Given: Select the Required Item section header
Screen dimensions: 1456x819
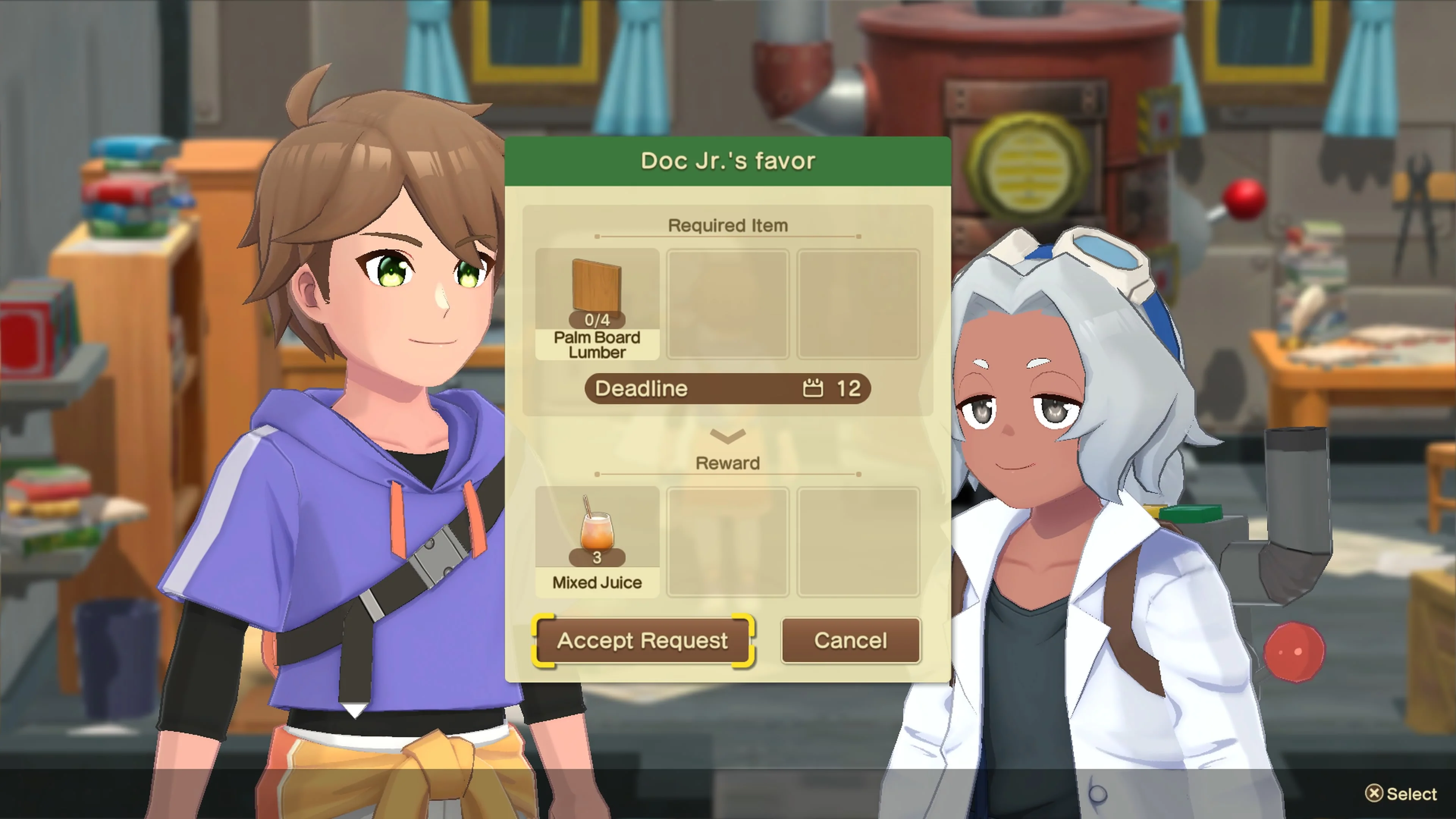Looking at the screenshot, I should click(x=728, y=225).
